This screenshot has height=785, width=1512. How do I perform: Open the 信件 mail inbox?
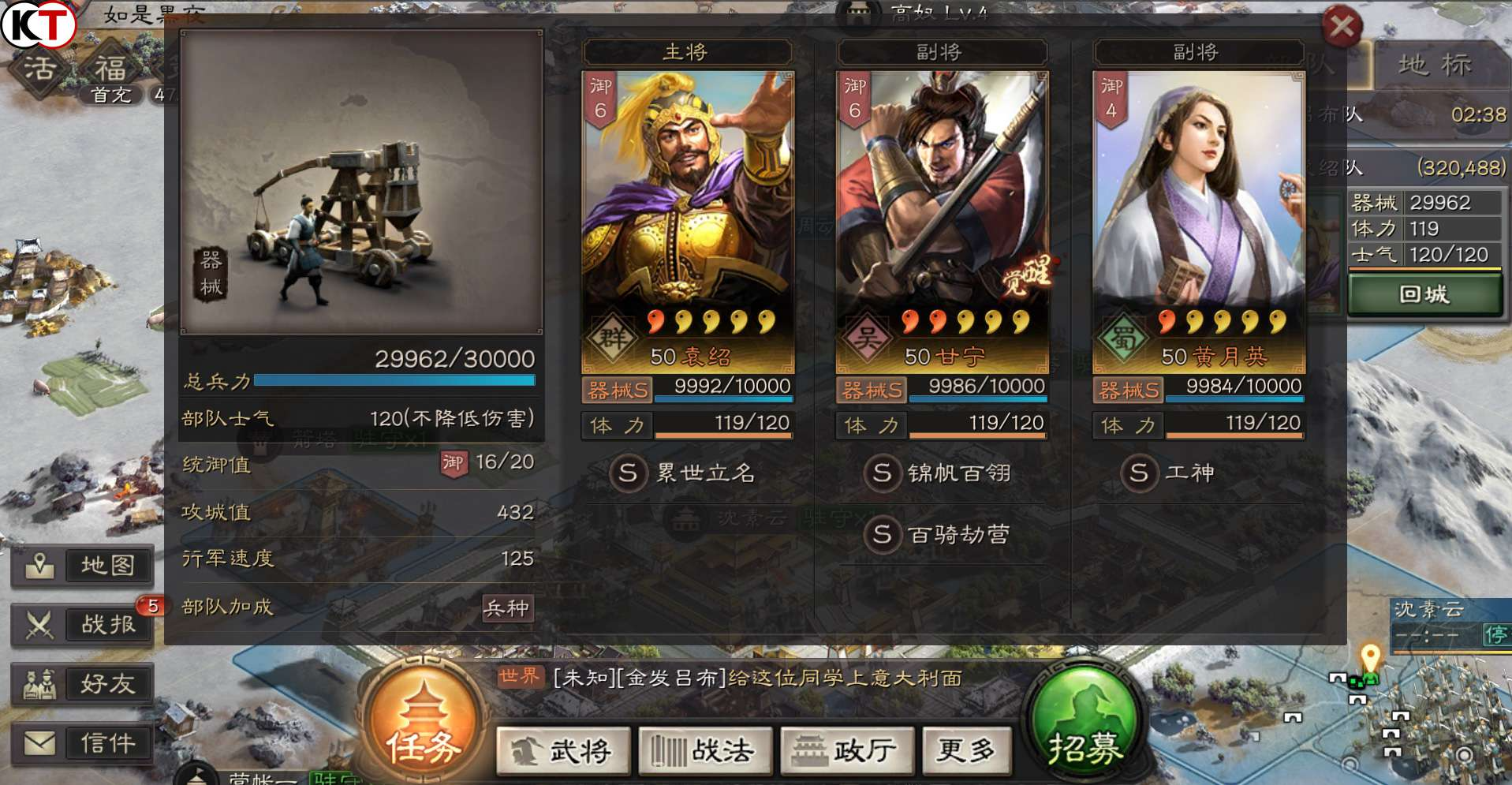[x=83, y=743]
